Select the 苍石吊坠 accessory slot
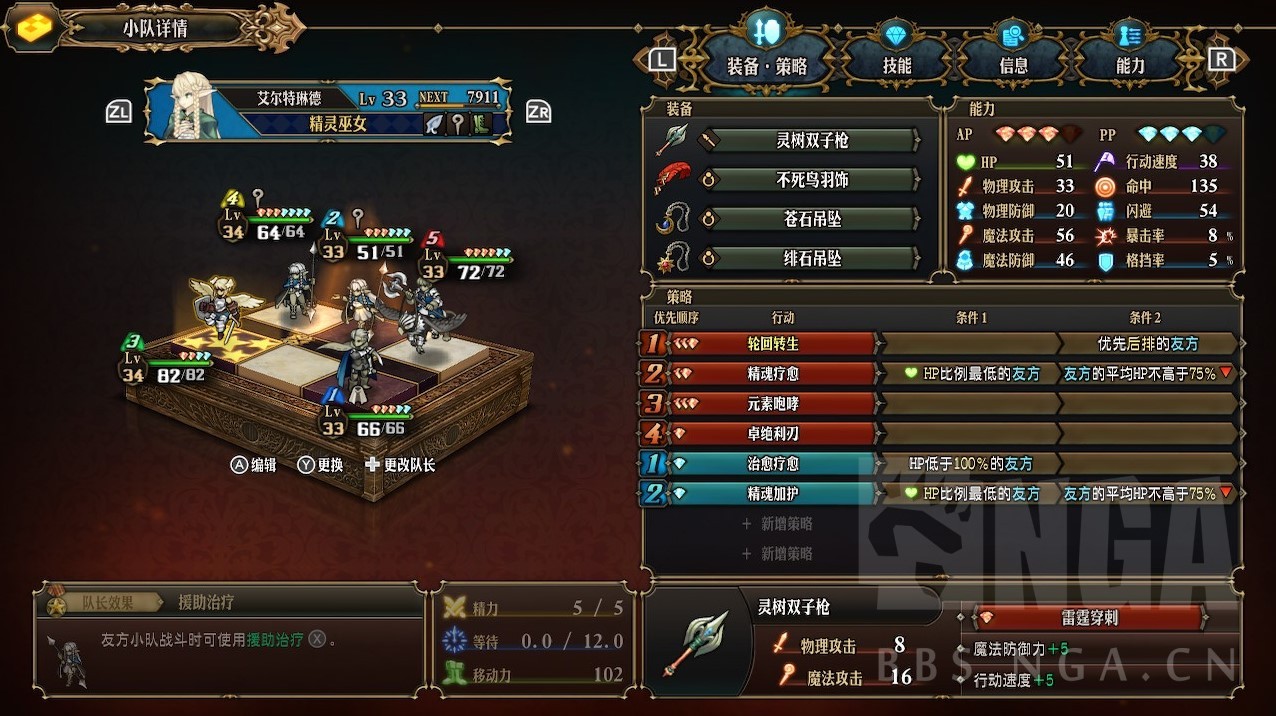The width and height of the screenshot is (1276, 716). point(811,219)
